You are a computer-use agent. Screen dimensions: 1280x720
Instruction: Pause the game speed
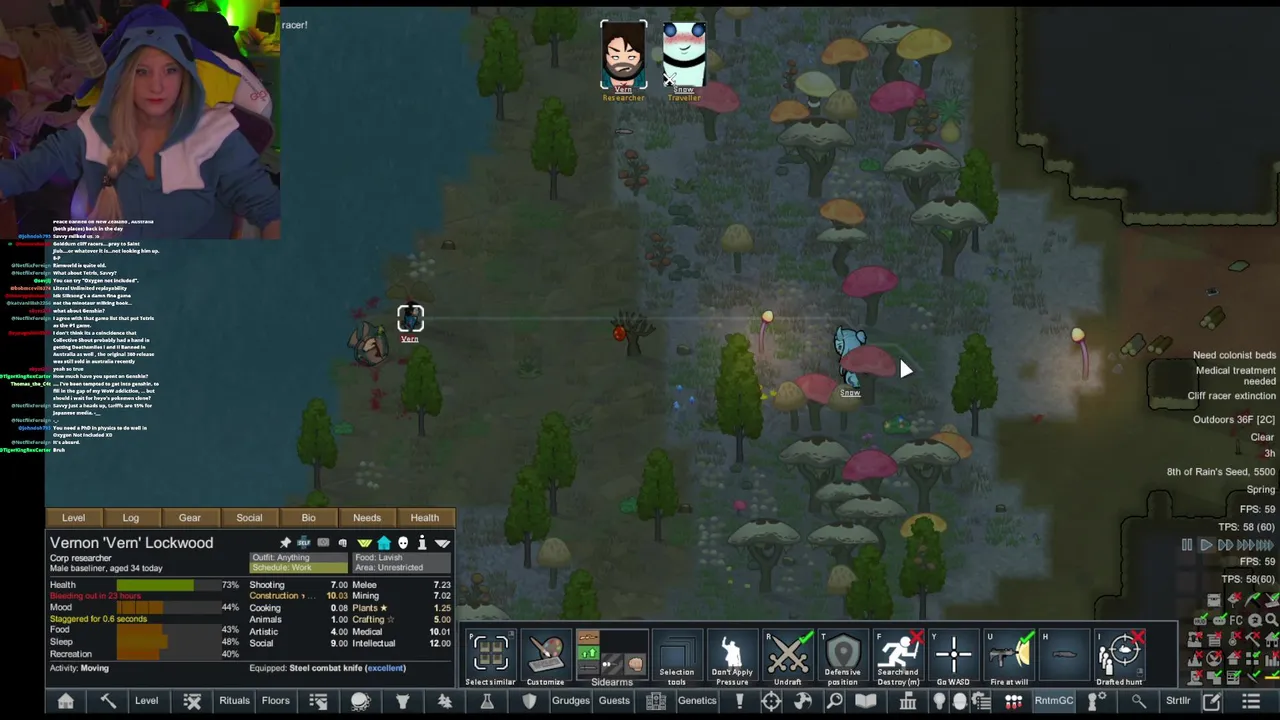click(1187, 545)
